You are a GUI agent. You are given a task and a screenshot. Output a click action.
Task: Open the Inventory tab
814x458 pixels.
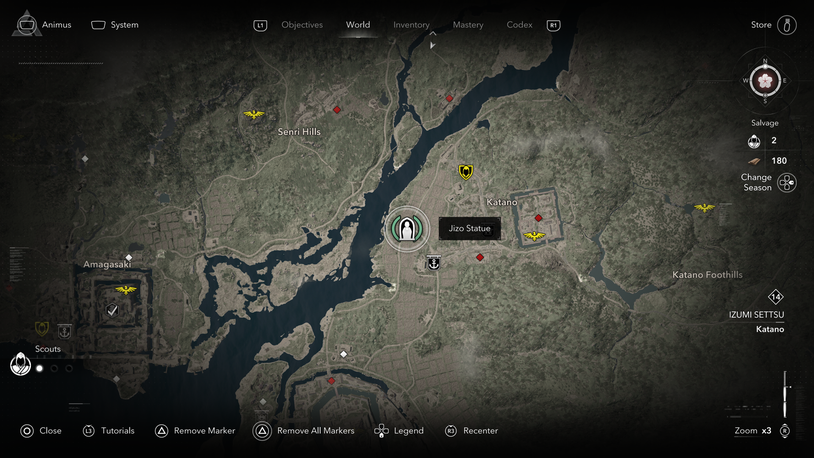pyautogui.click(x=411, y=25)
